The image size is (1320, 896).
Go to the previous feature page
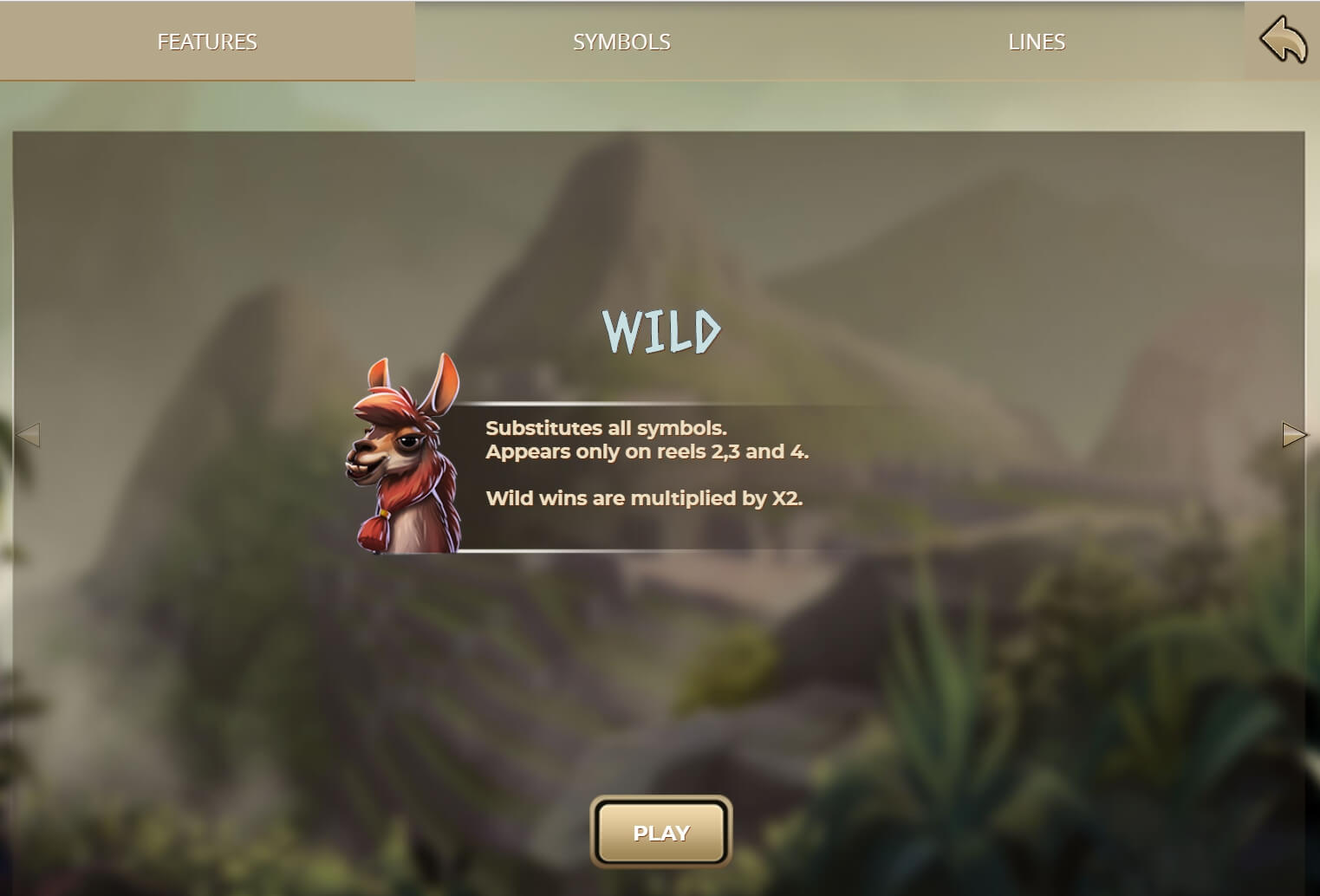click(29, 434)
